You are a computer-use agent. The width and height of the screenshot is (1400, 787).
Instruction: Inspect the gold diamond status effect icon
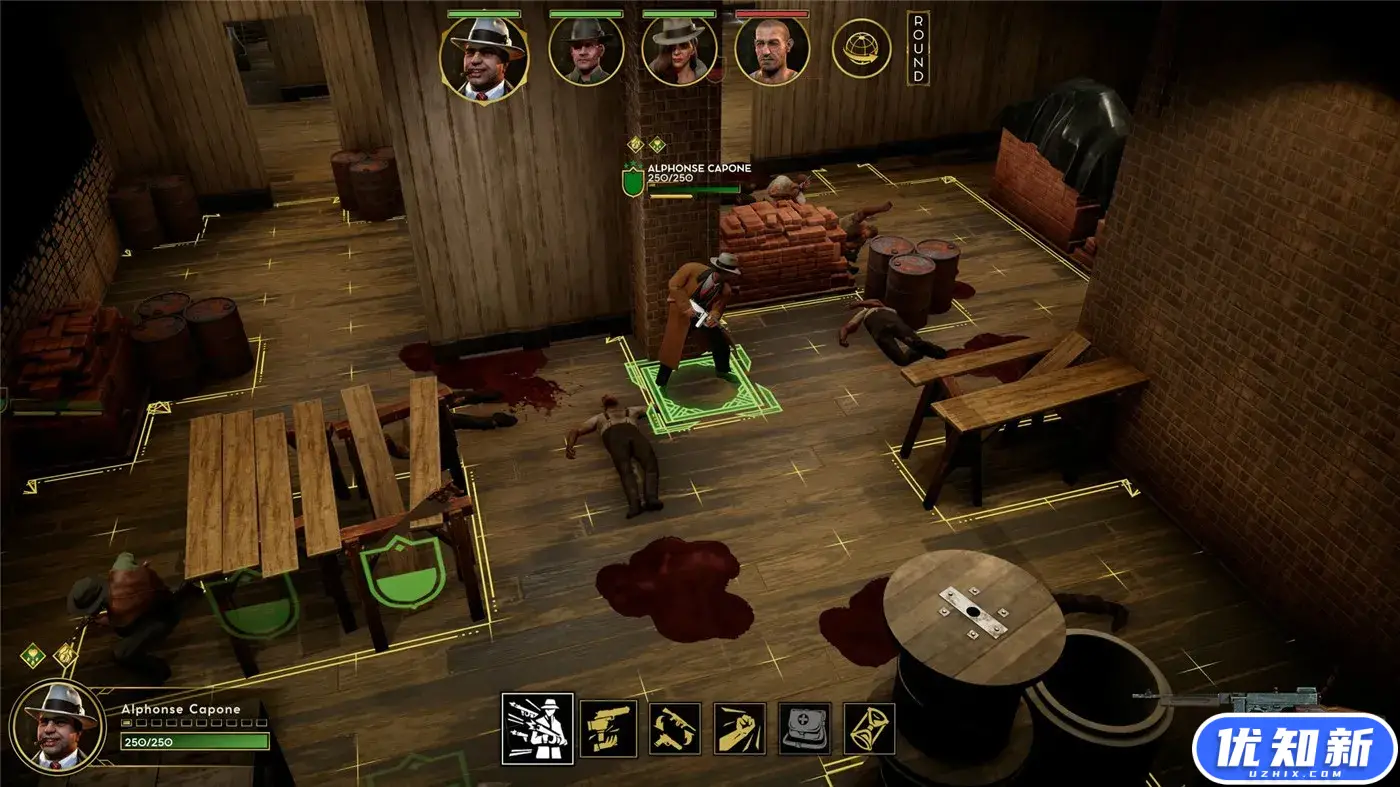[65, 656]
